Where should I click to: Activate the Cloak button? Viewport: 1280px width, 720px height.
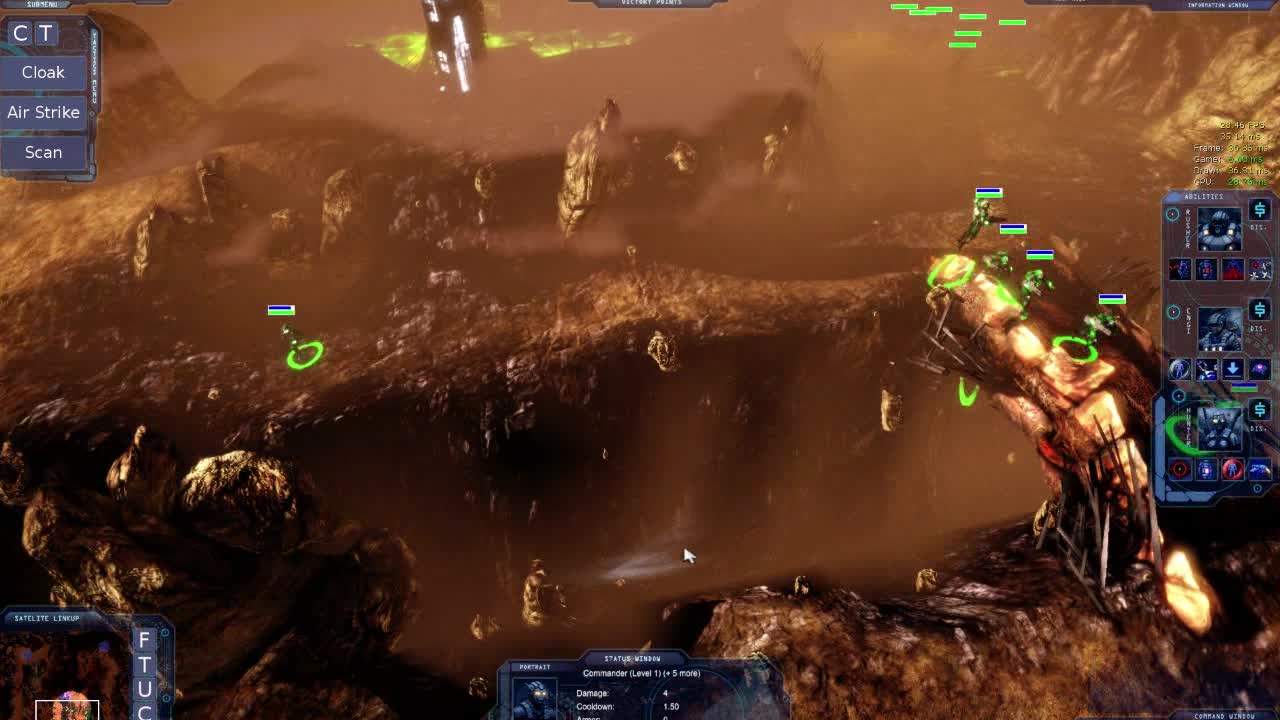(x=43, y=72)
